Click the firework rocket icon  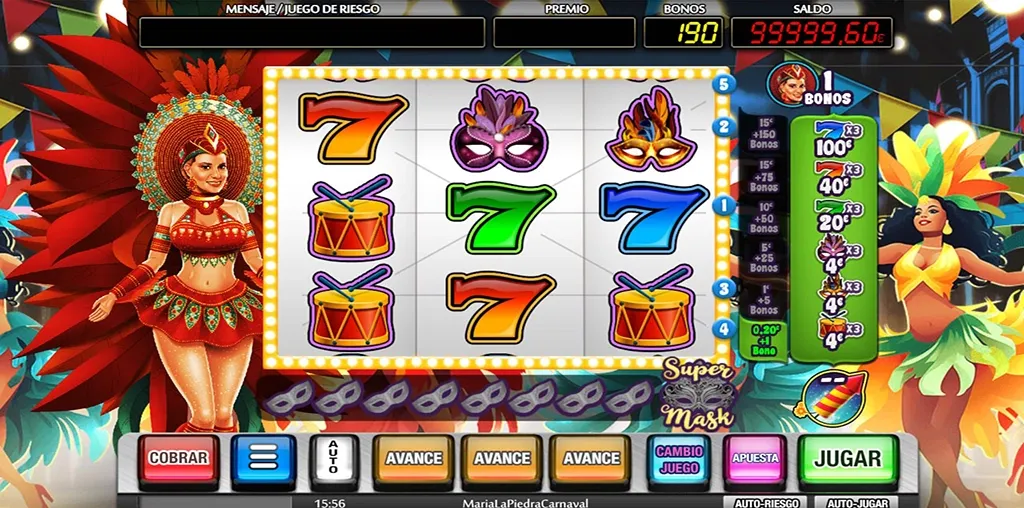(x=829, y=397)
